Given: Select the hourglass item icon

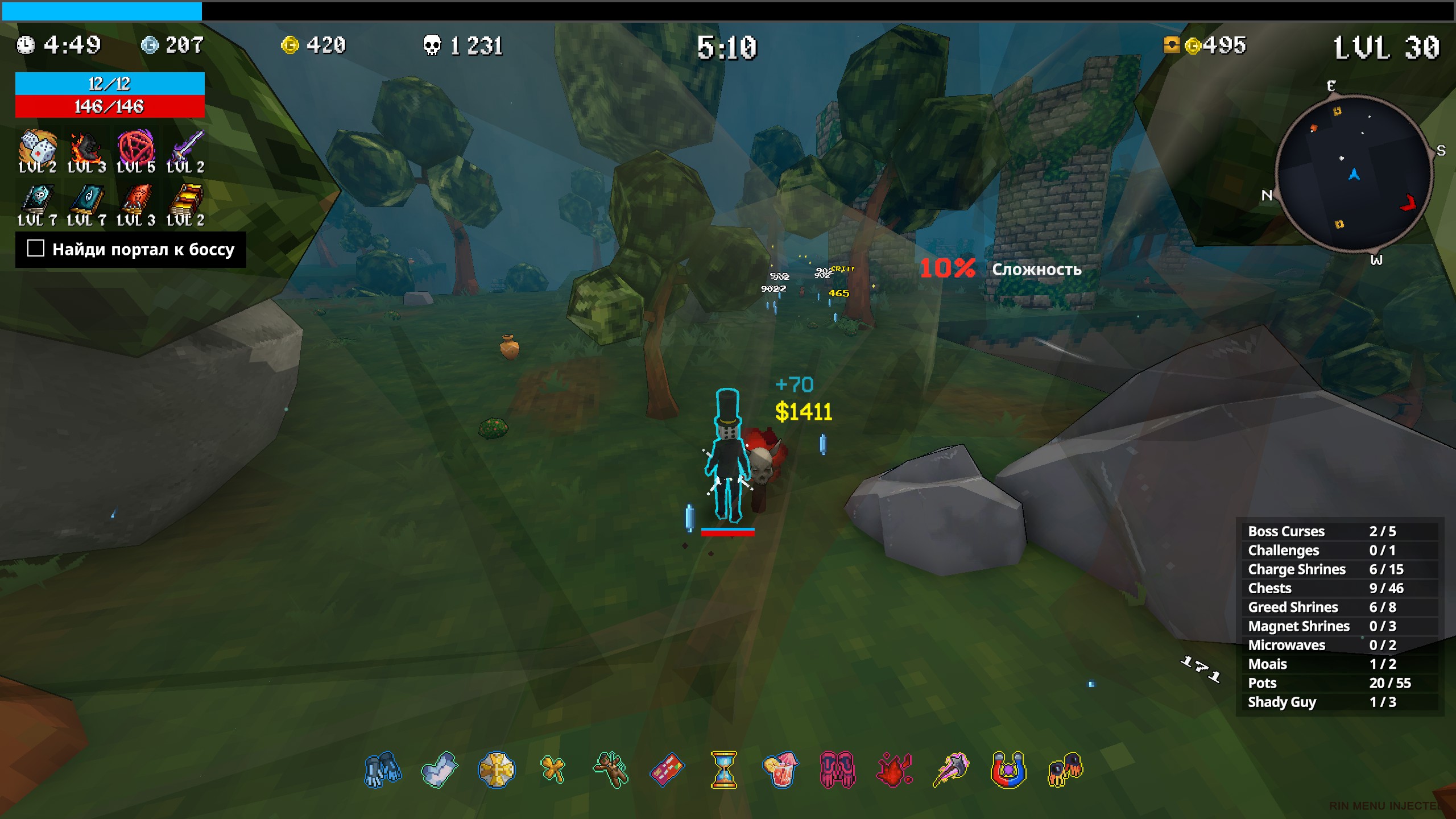Looking at the screenshot, I should [x=724, y=770].
